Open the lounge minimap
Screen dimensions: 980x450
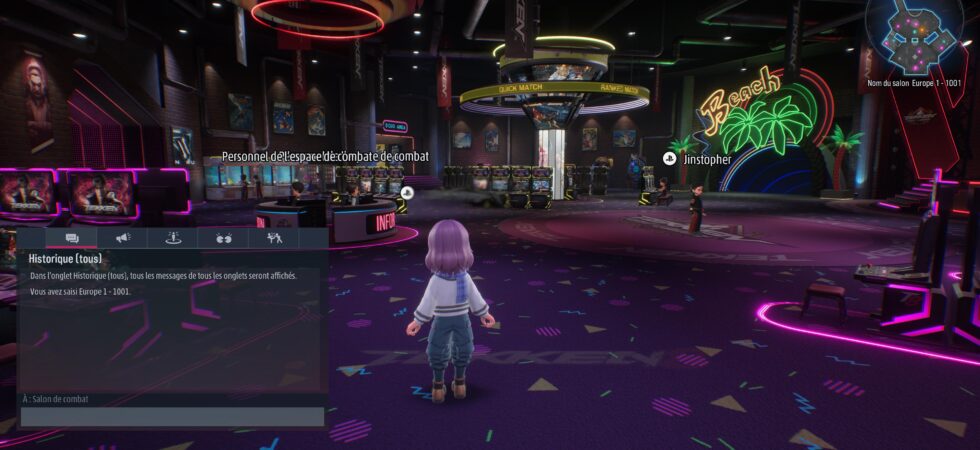(x=914, y=37)
